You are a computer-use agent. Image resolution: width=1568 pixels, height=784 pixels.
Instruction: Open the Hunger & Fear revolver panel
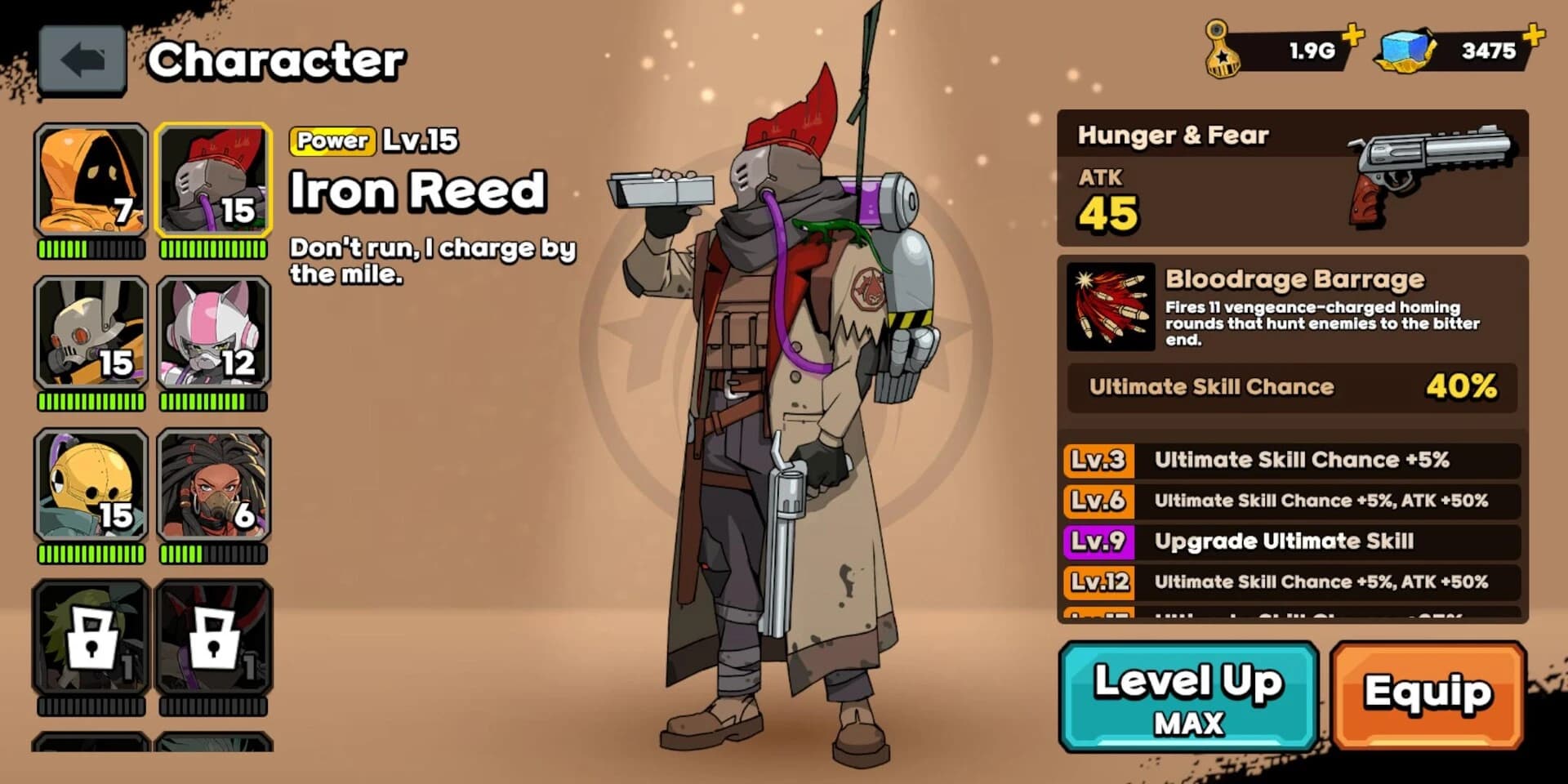[x=1292, y=178]
